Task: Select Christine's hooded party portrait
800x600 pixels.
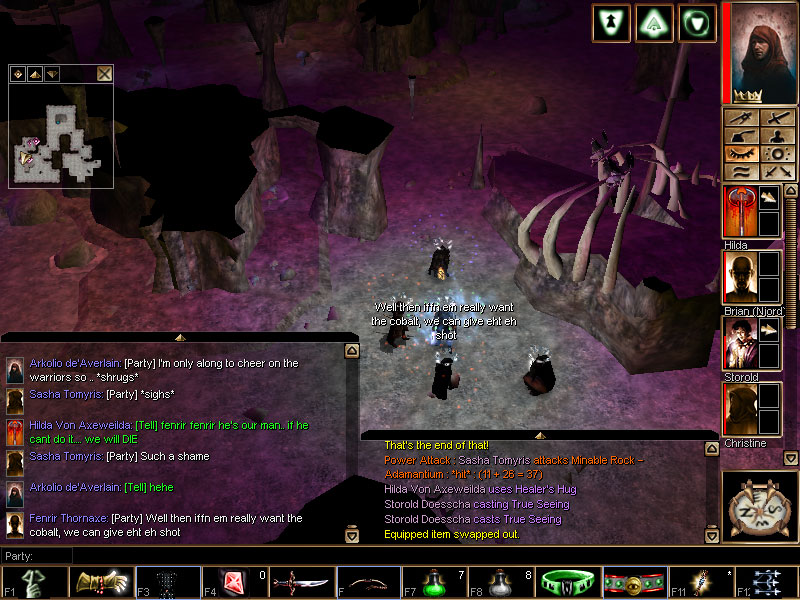Action: 739,409
